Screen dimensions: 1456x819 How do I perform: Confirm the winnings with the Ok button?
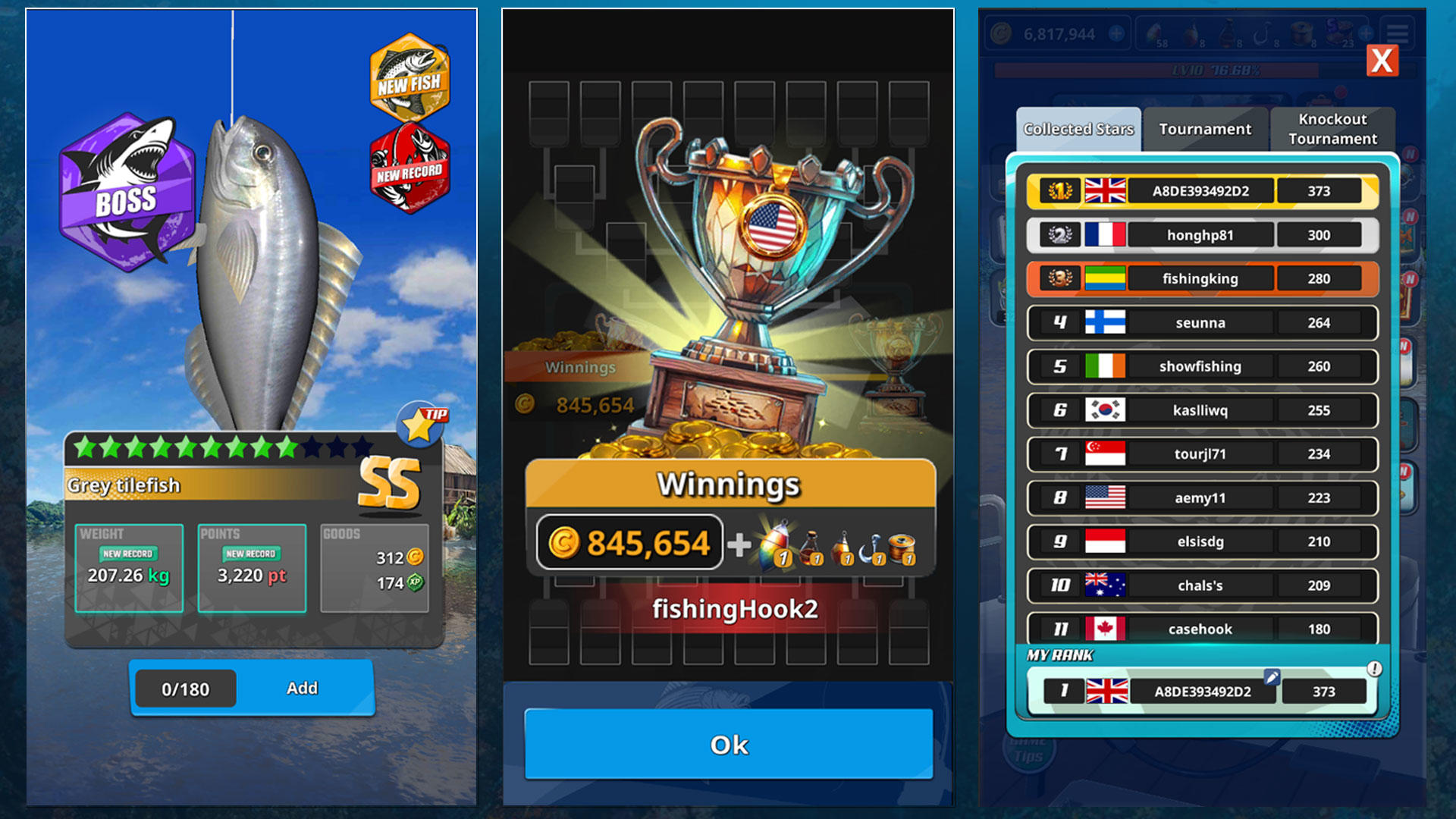[730, 745]
